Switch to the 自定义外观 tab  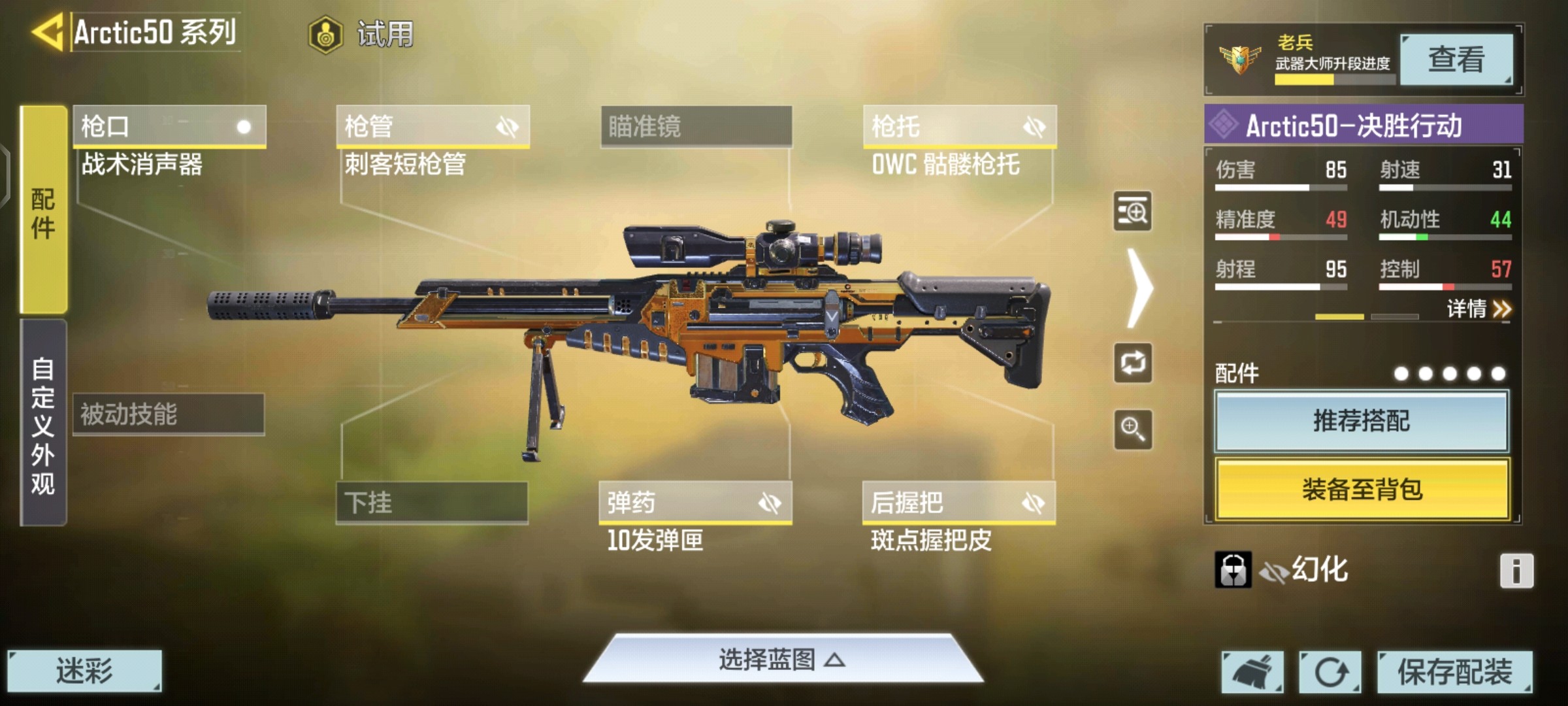coord(43,424)
